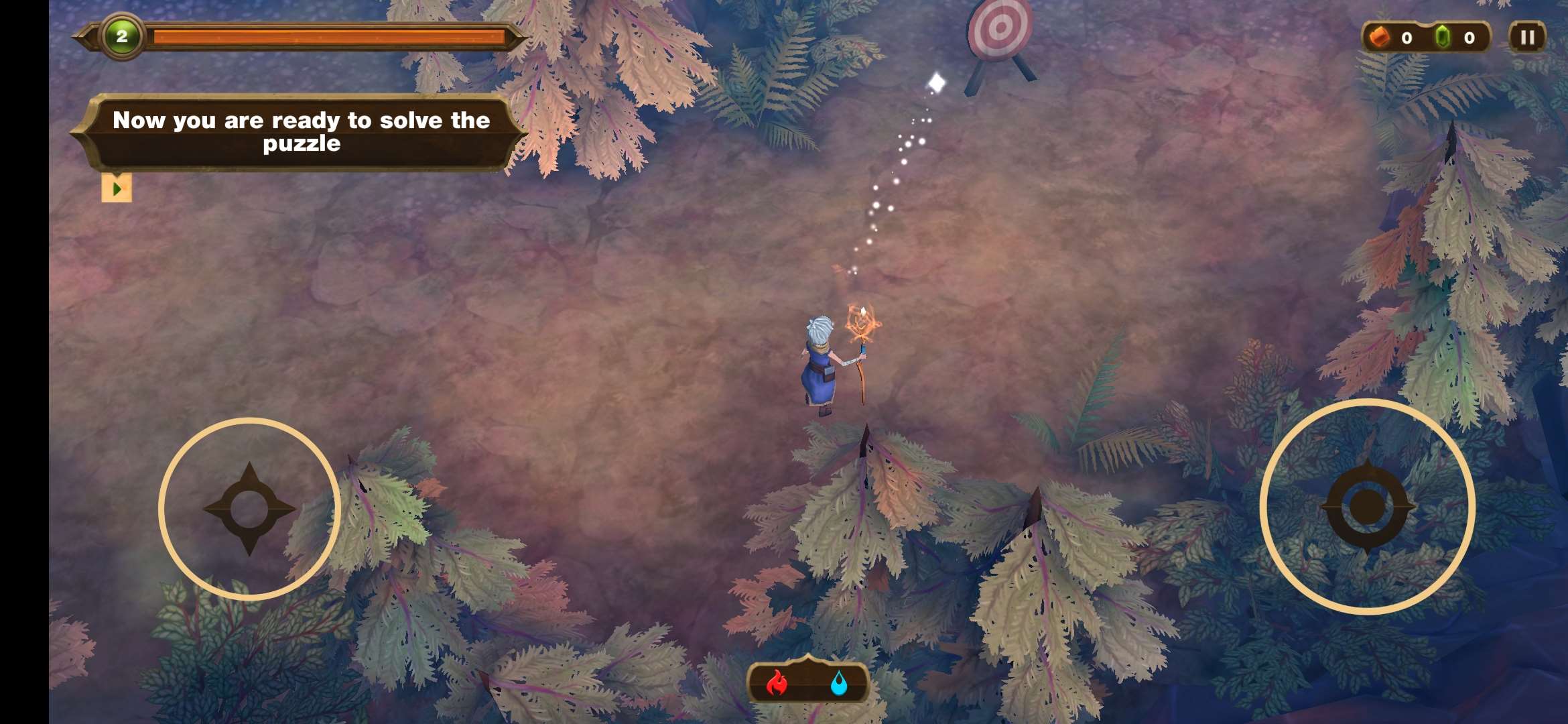
Task: Select the water drop element spell
Action: pyautogui.click(x=838, y=683)
